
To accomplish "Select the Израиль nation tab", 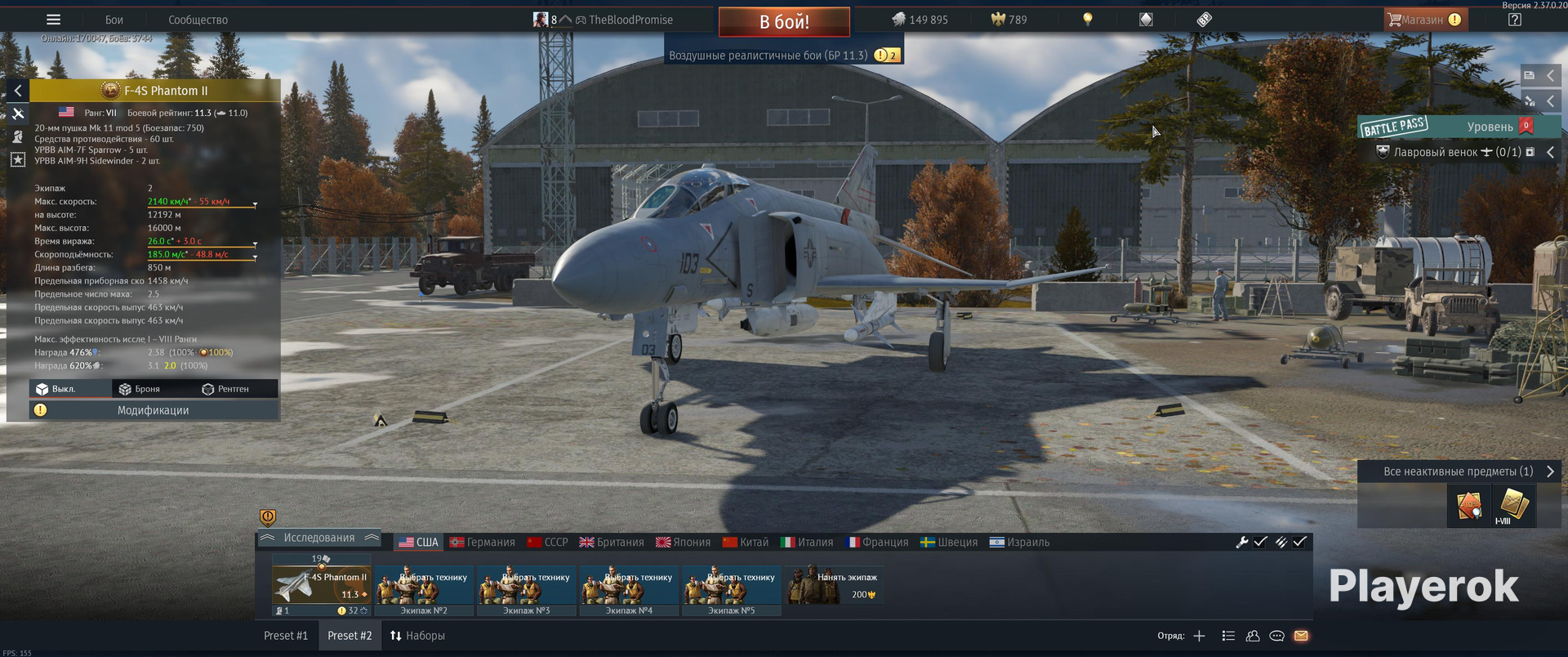I will (1020, 542).
